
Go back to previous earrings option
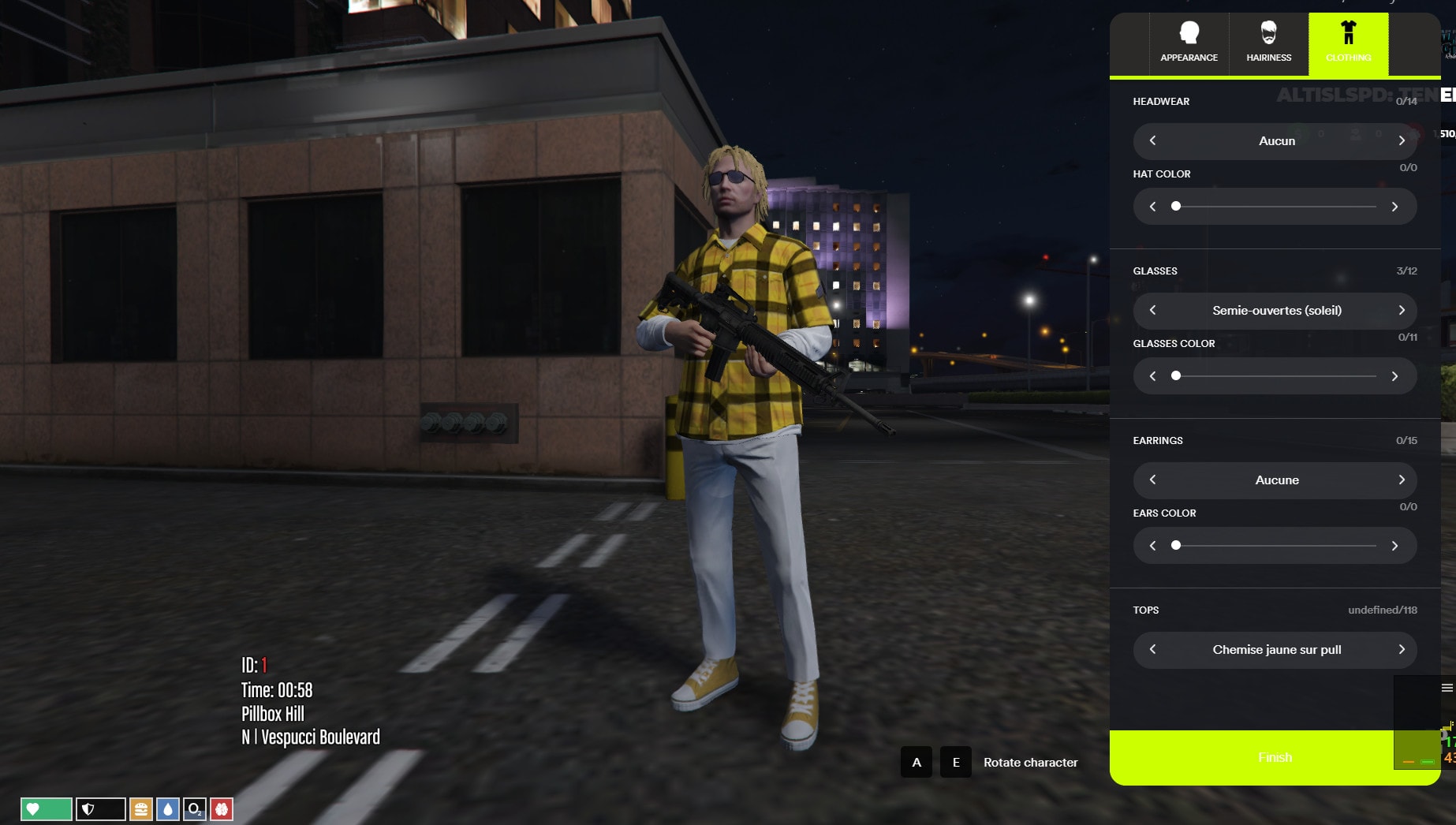coord(1153,480)
